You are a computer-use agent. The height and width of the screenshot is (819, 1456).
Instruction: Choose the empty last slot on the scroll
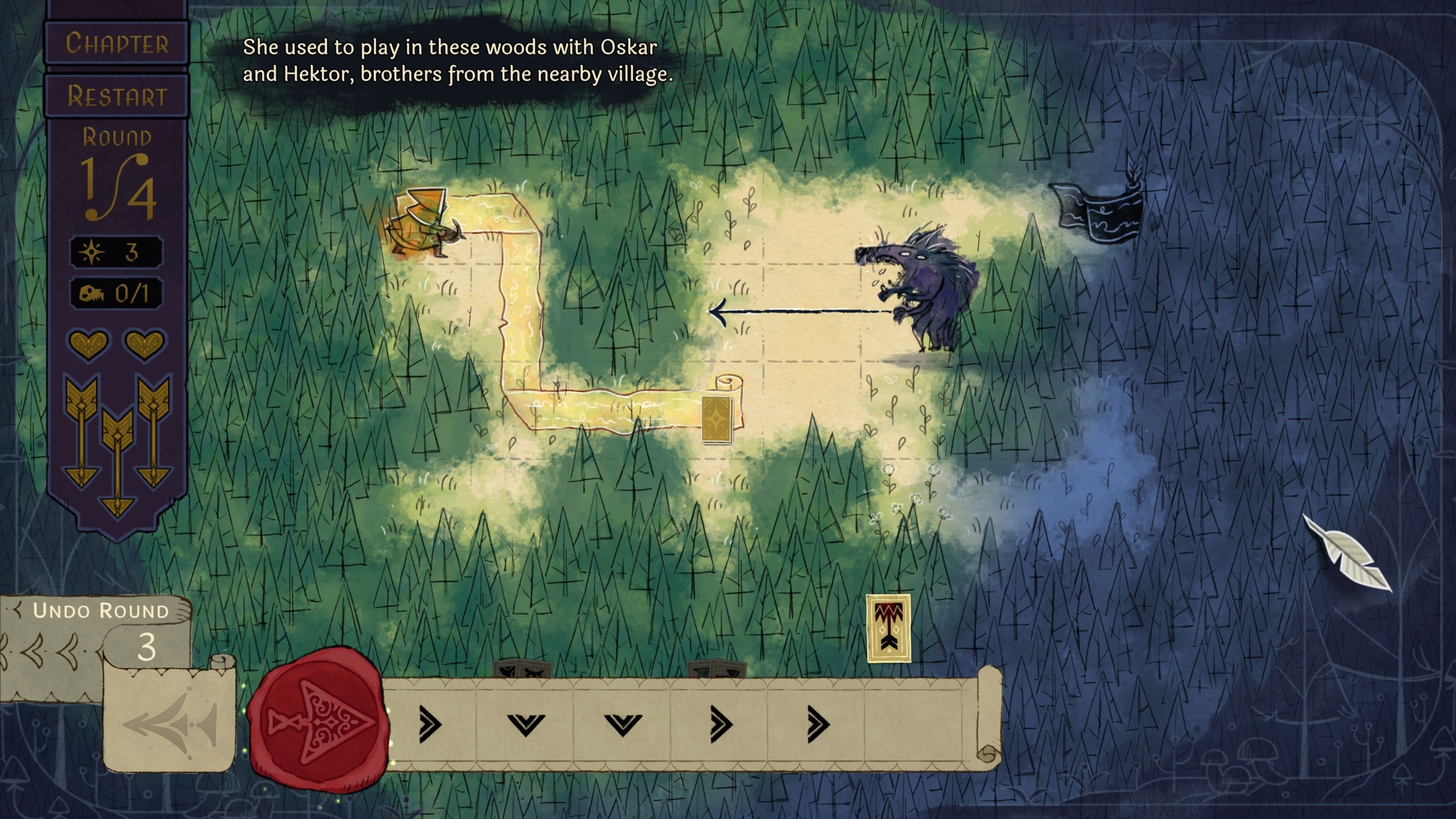click(x=915, y=724)
